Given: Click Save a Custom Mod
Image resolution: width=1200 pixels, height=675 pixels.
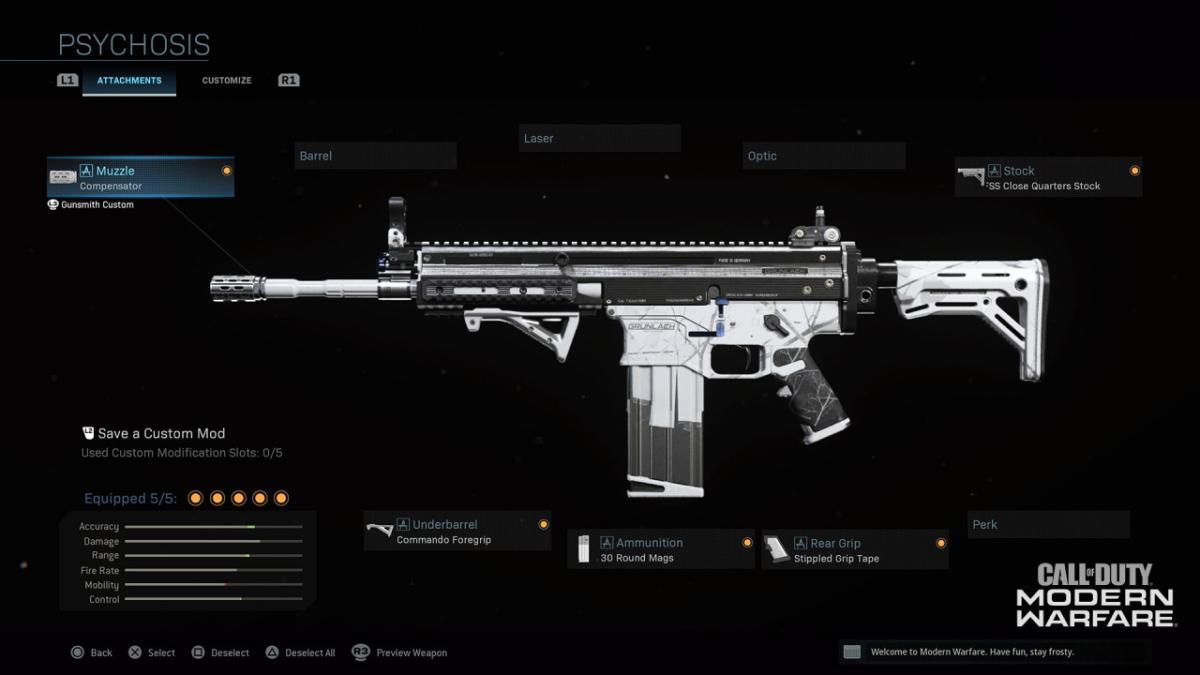Looking at the screenshot, I should coord(160,433).
